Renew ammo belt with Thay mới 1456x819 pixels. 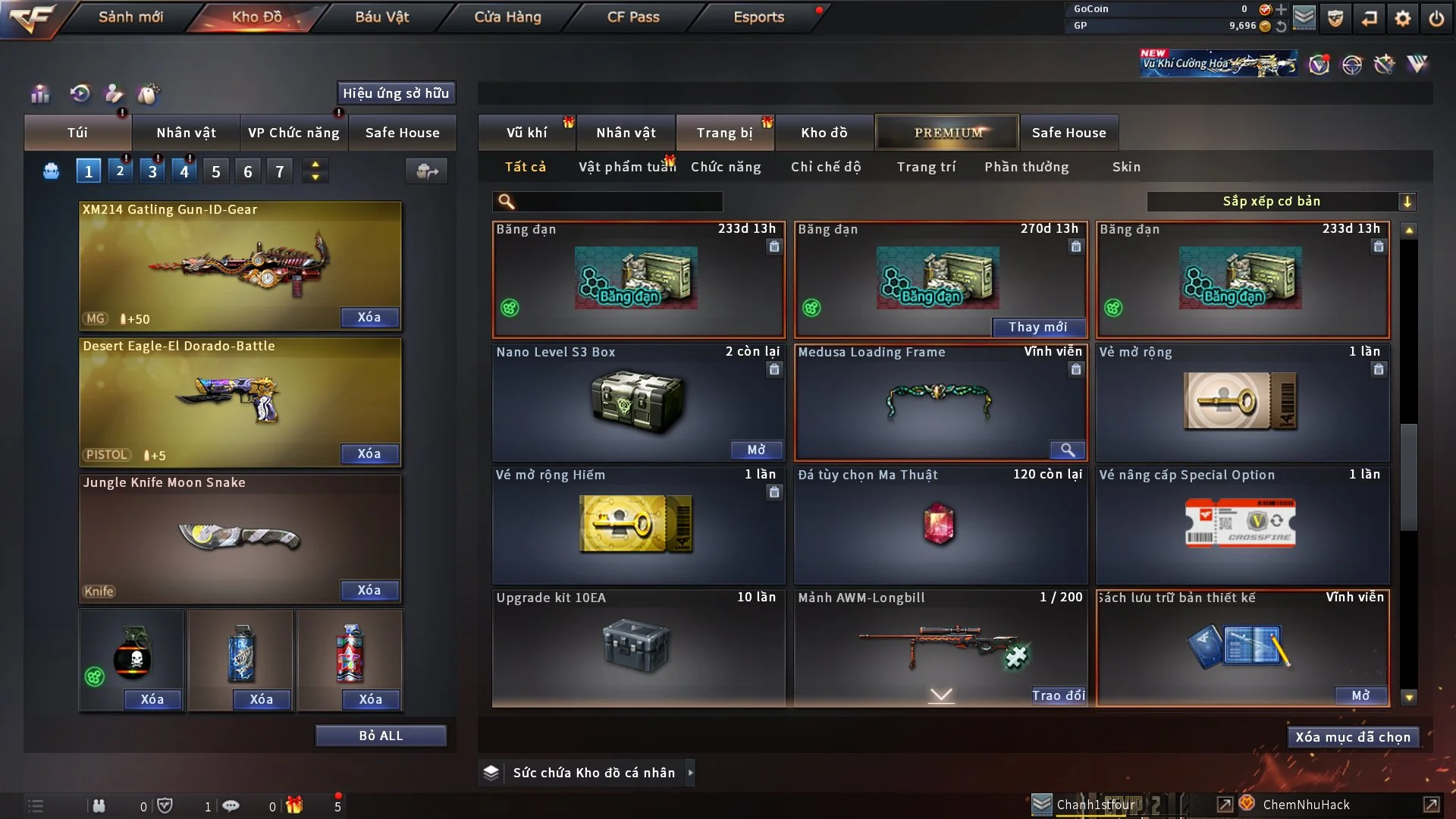1037,327
